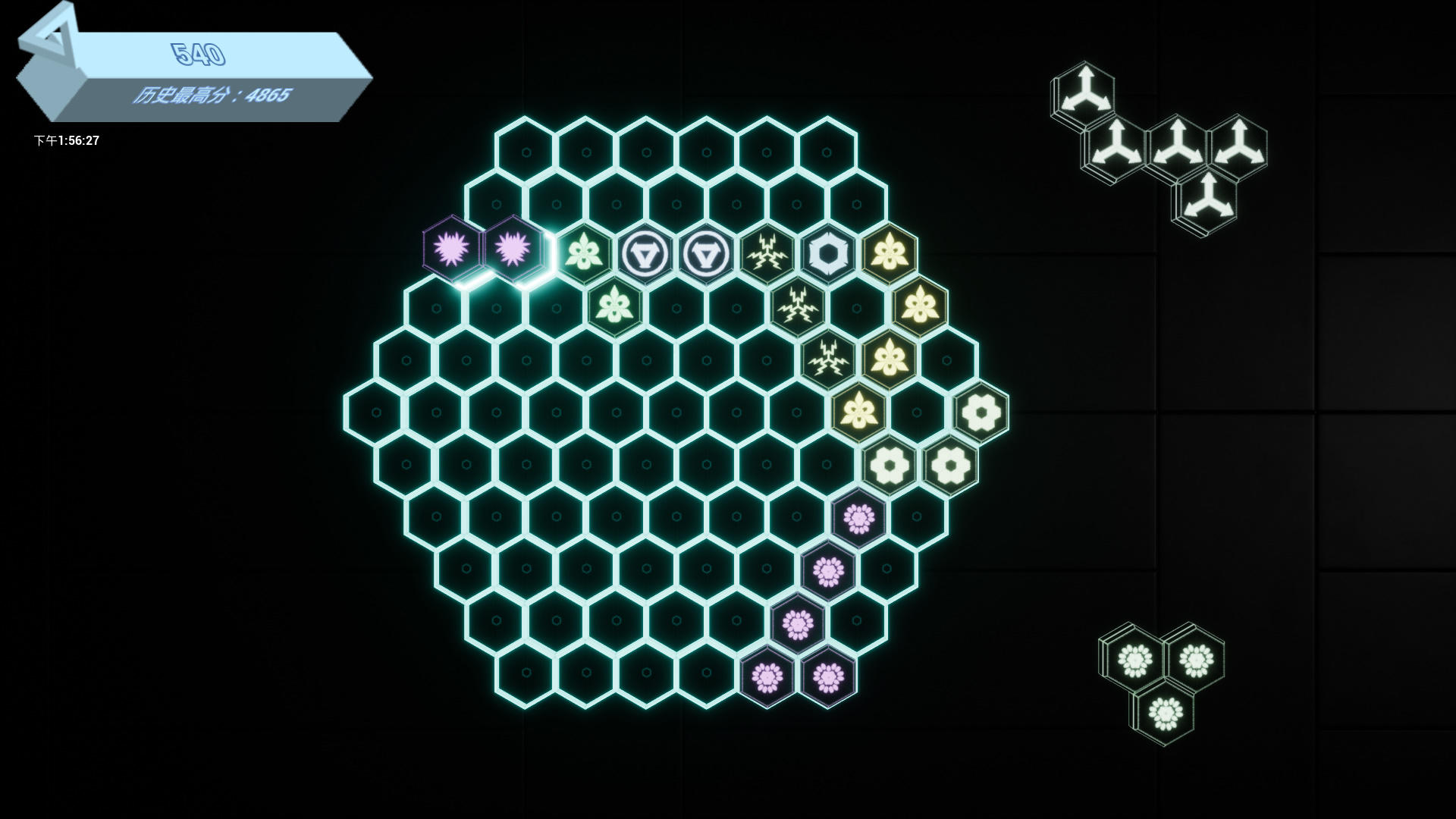This screenshot has height=819, width=1456.
Task: Select the white hexagon shield tile
Action: (x=827, y=249)
